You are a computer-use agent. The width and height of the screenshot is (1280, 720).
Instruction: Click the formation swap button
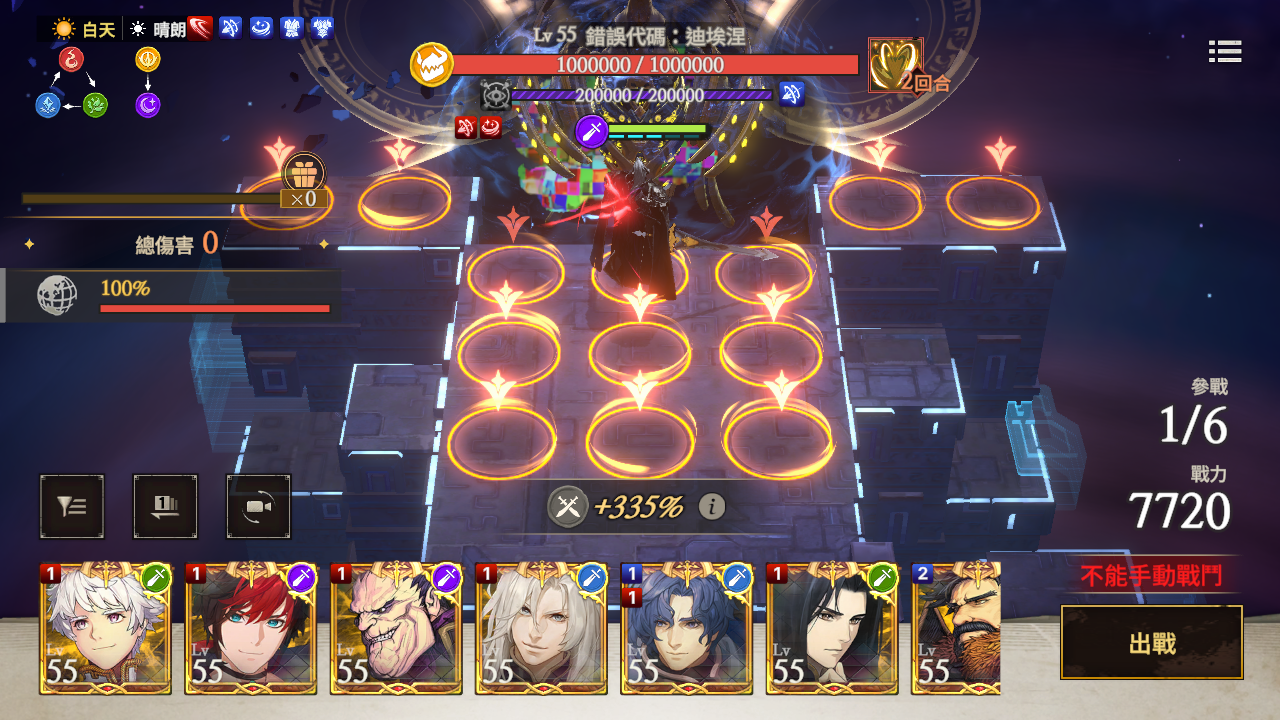165,507
